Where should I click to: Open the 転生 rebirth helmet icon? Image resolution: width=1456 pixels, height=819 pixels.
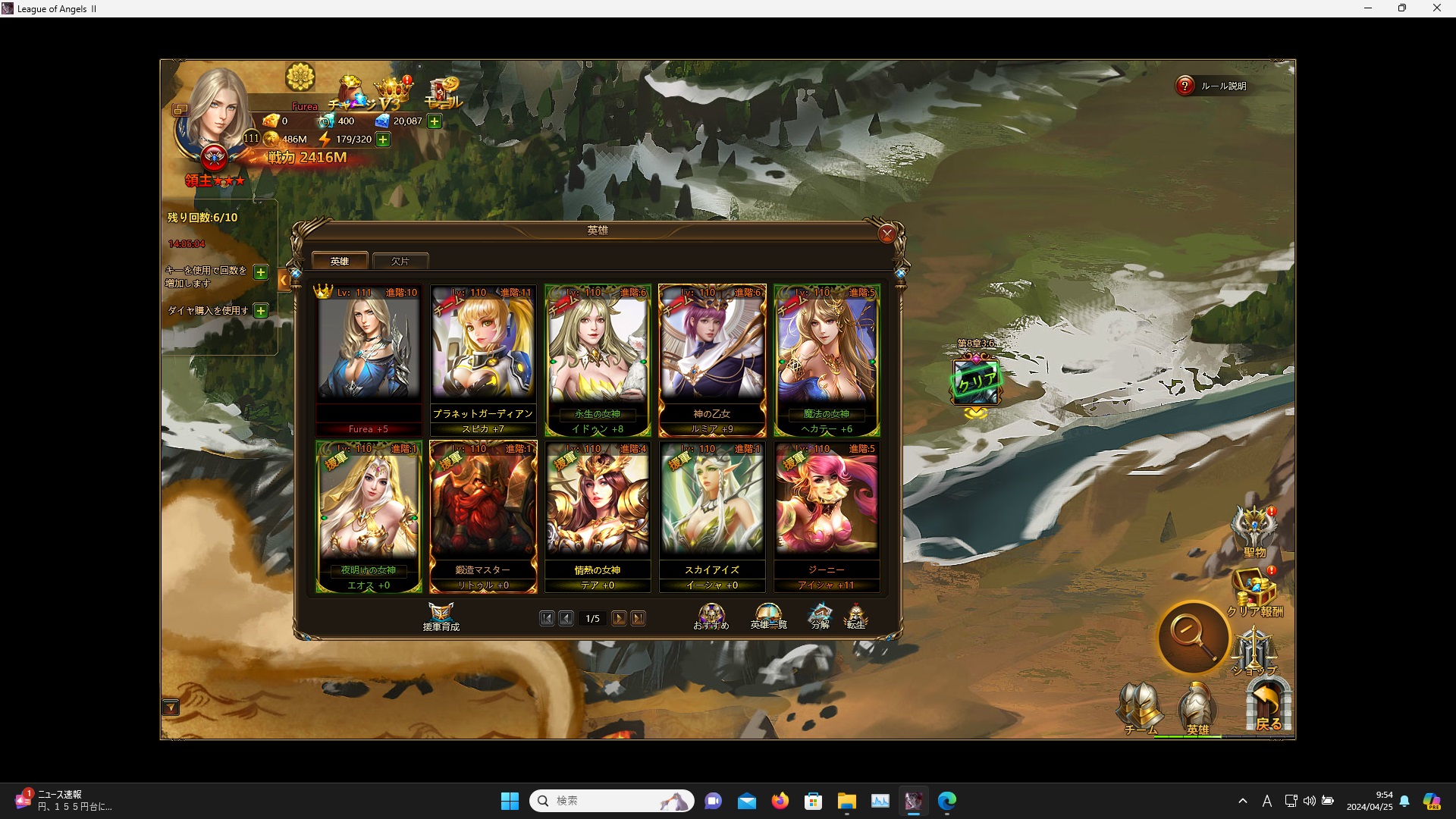[856, 613]
